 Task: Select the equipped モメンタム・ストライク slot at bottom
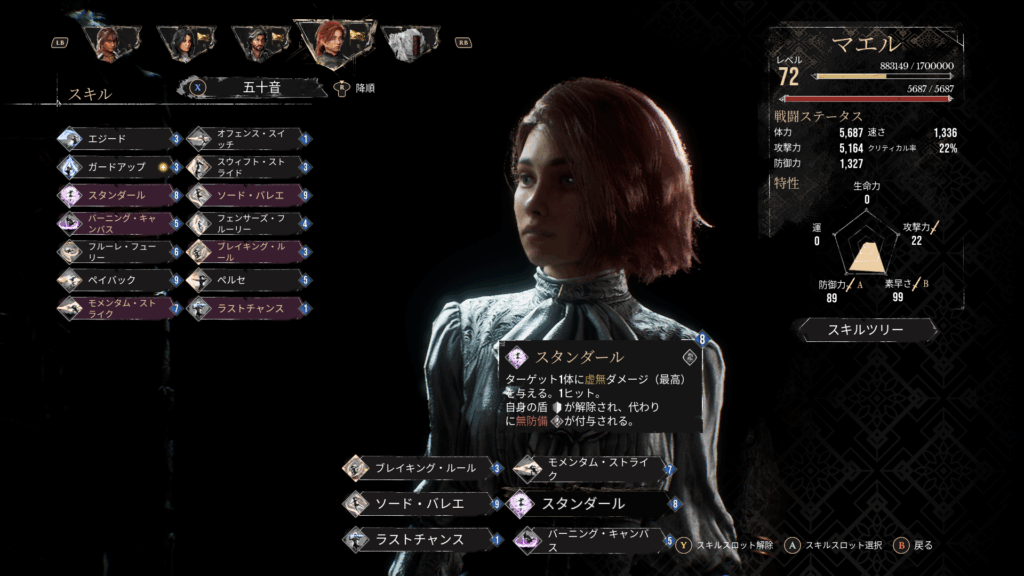592,468
